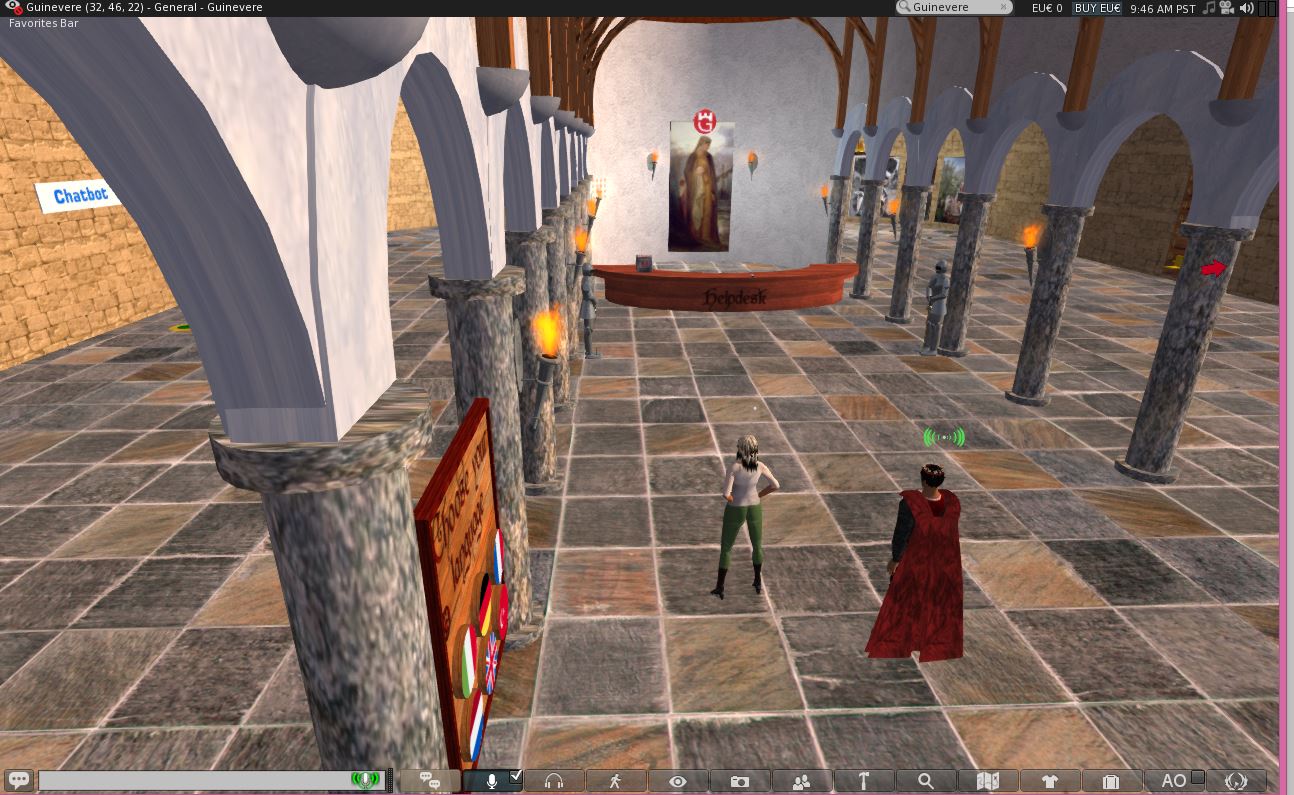Open the inventory suitcase button
1294x795 pixels.
[x=1110, y=781]
